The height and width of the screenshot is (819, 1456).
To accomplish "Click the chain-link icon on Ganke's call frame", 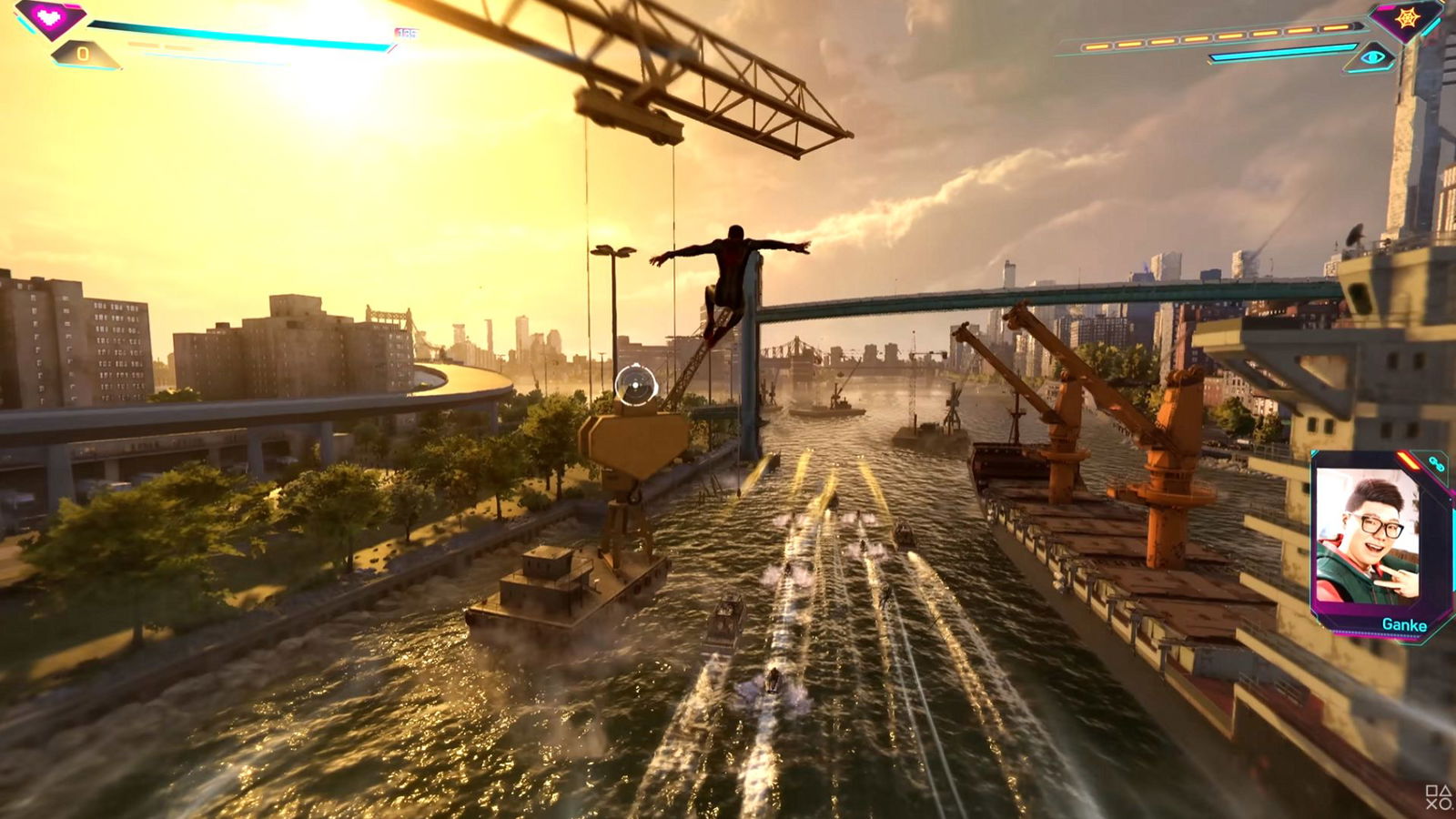I will (1435, 462).
